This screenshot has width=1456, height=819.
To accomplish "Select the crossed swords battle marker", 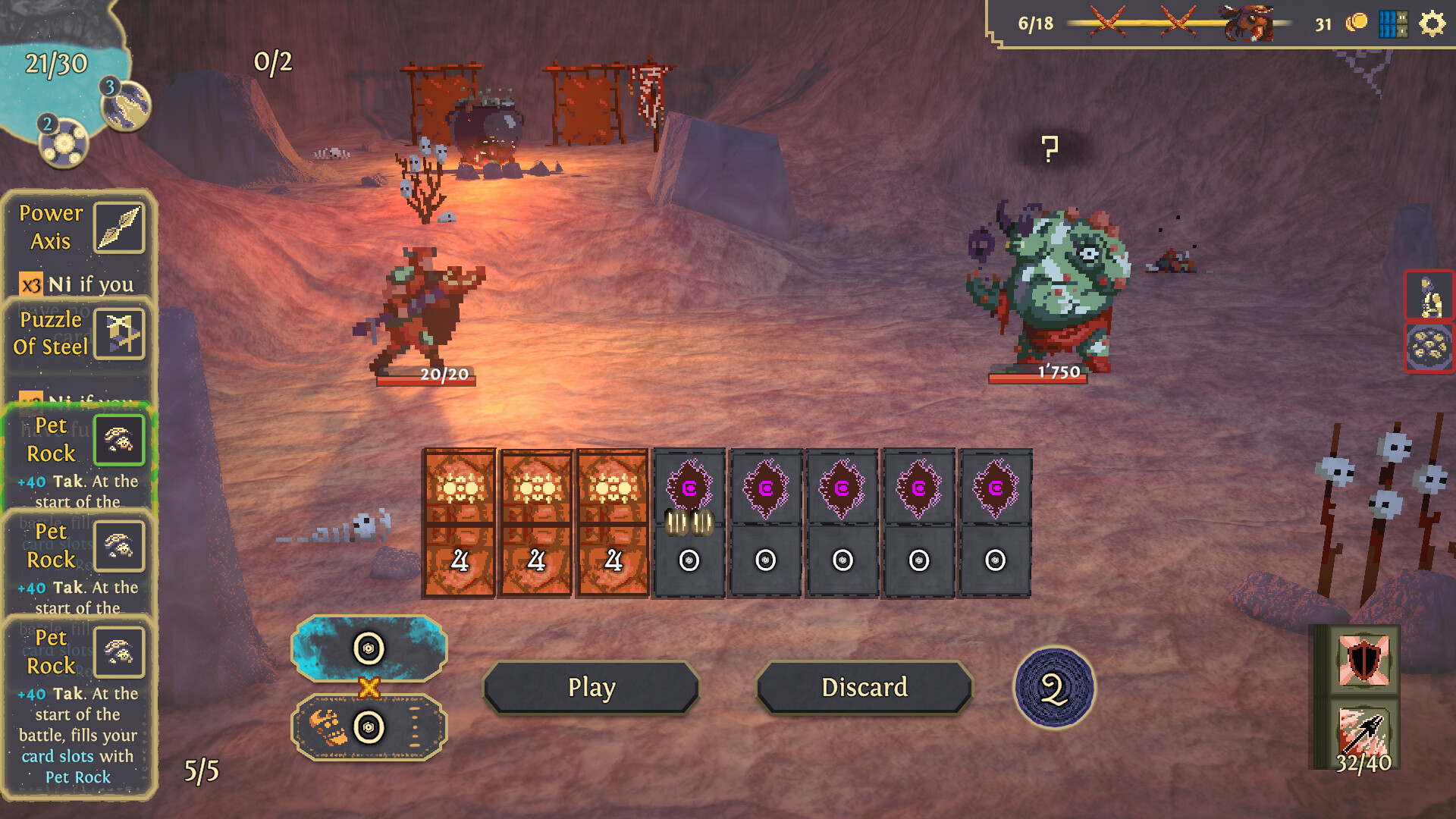I will click(1106, 23).
